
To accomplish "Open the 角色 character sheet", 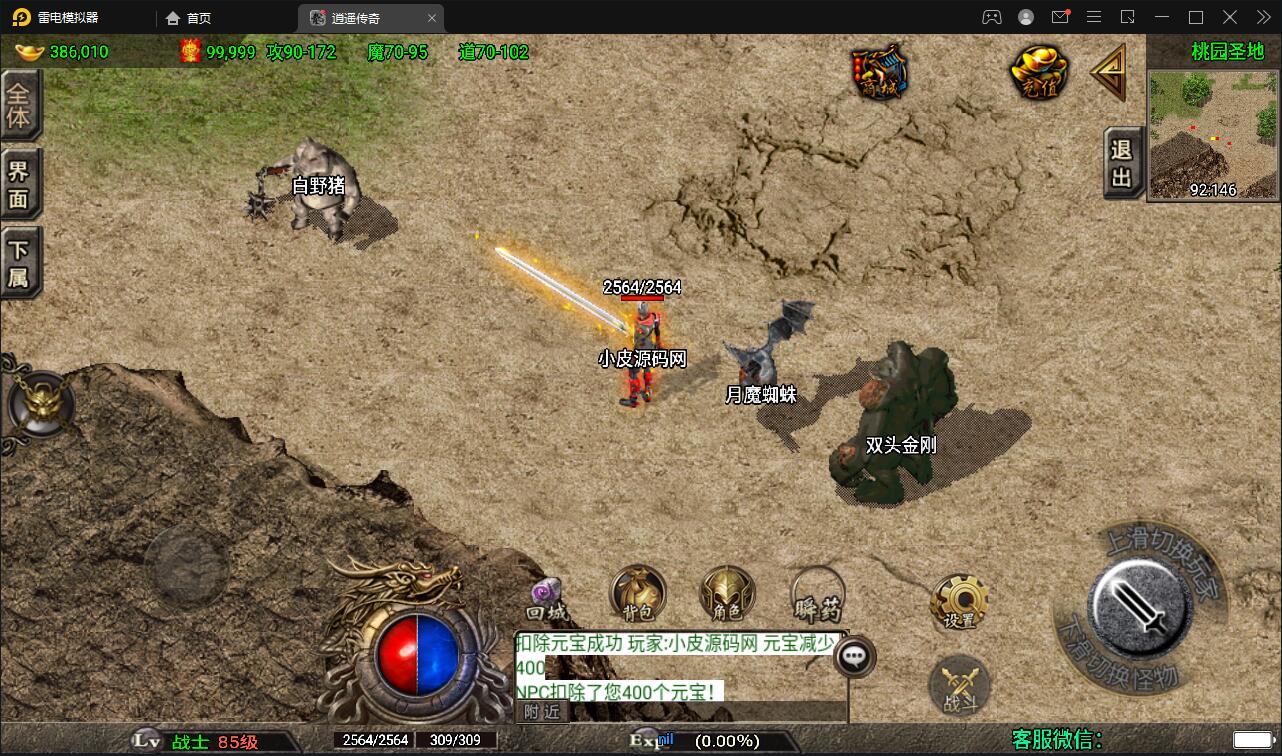I will point(727,595).
